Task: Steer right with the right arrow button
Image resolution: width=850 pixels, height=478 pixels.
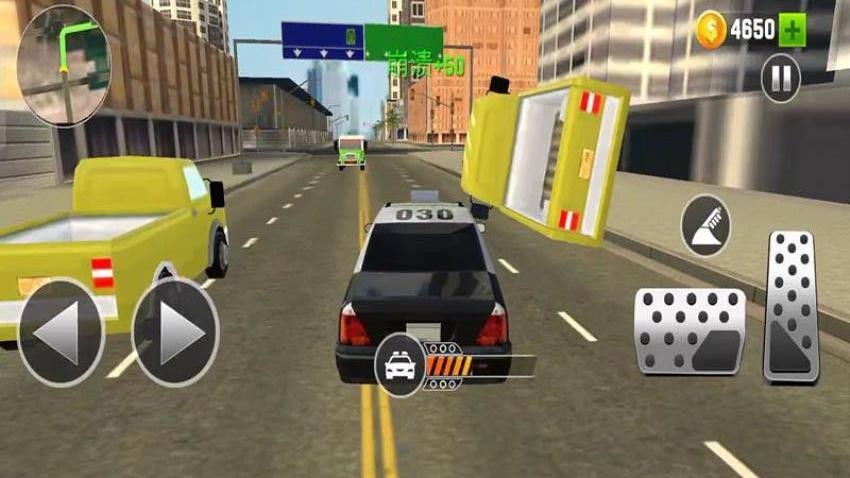Action: pyautogui.click(x=176, y=334)
